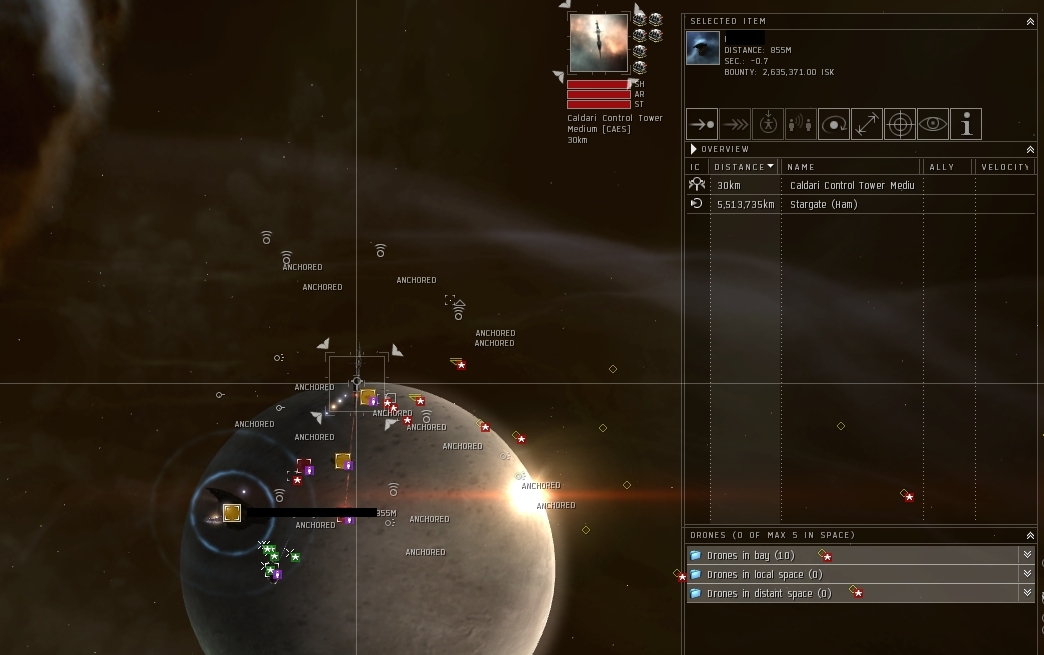Click the selected item's portrait thumbnail
This screenshot has height=655, width=1044.
703,48
